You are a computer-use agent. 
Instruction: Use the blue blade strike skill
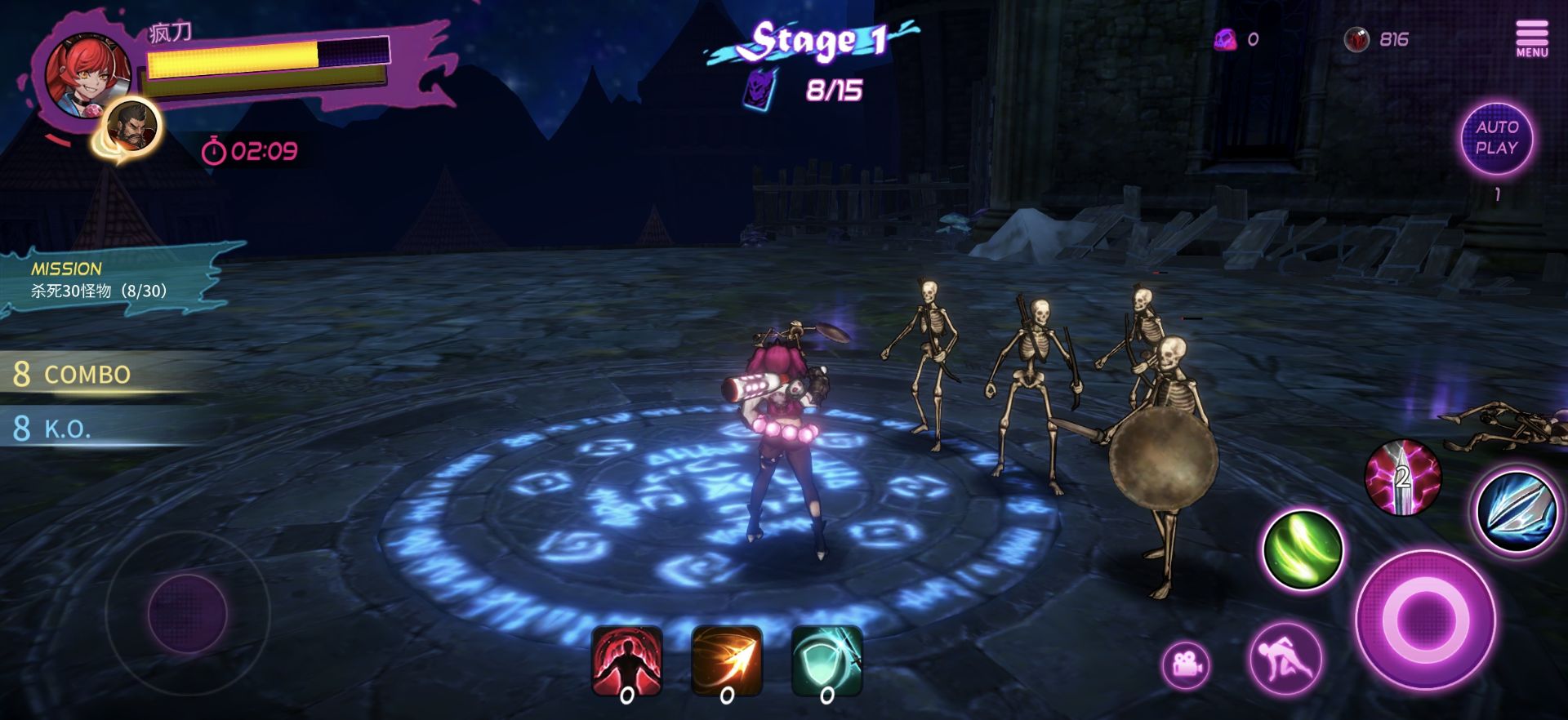pyautogui.click(x=1516, y=510)
